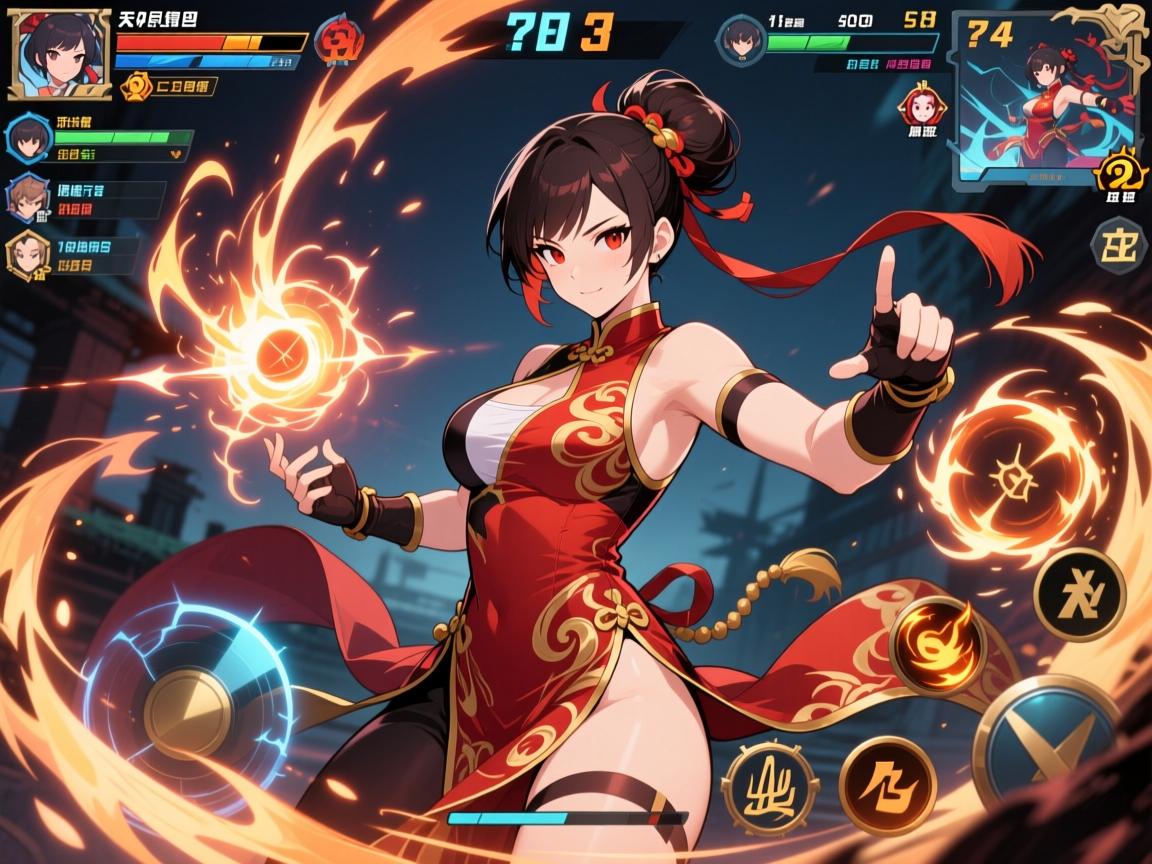
Task: Tap the virtual joystick's gold center
Action: 188,712
